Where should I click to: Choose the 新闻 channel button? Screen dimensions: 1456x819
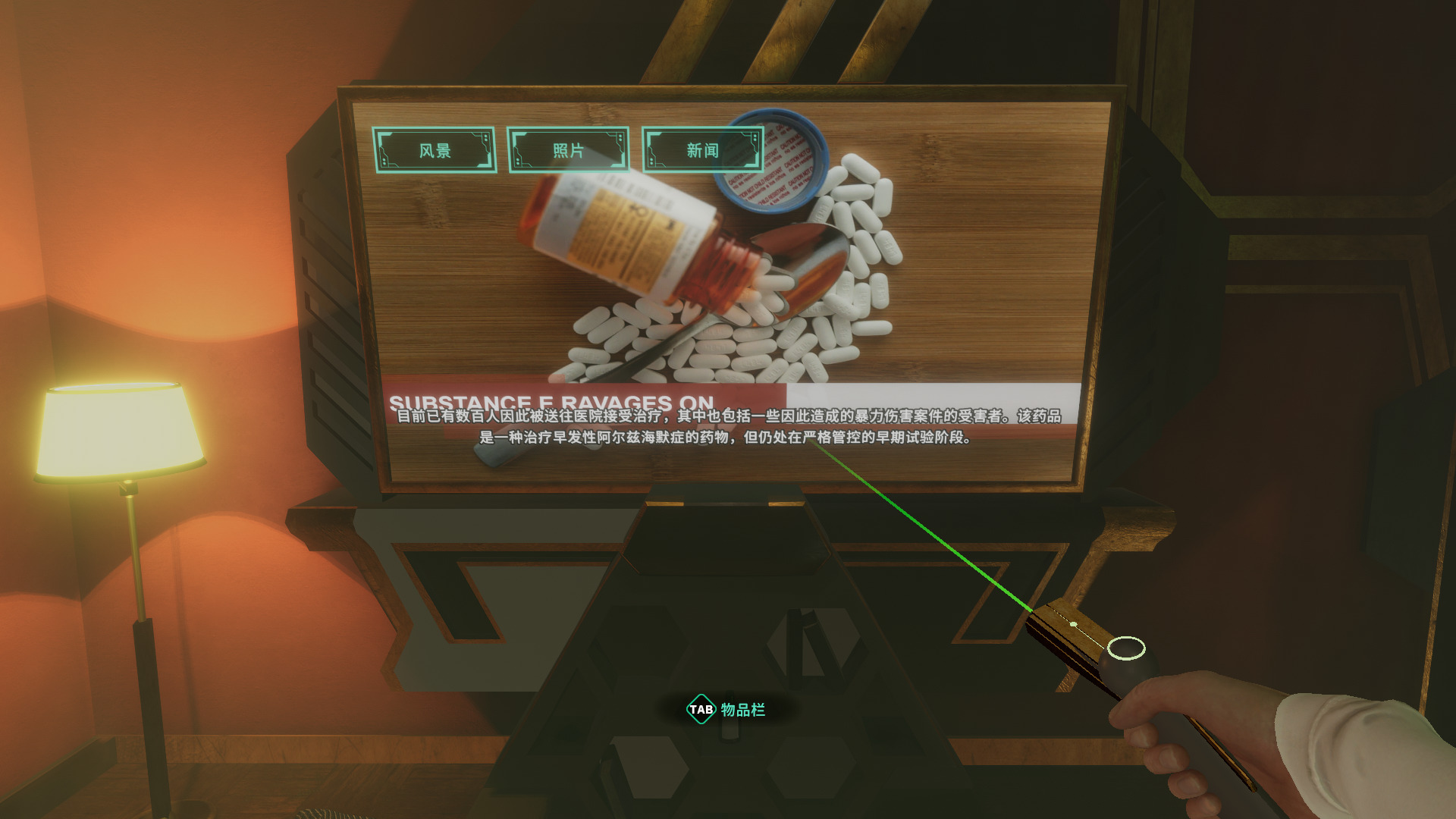pyautogui.click(x=702, y=150)
